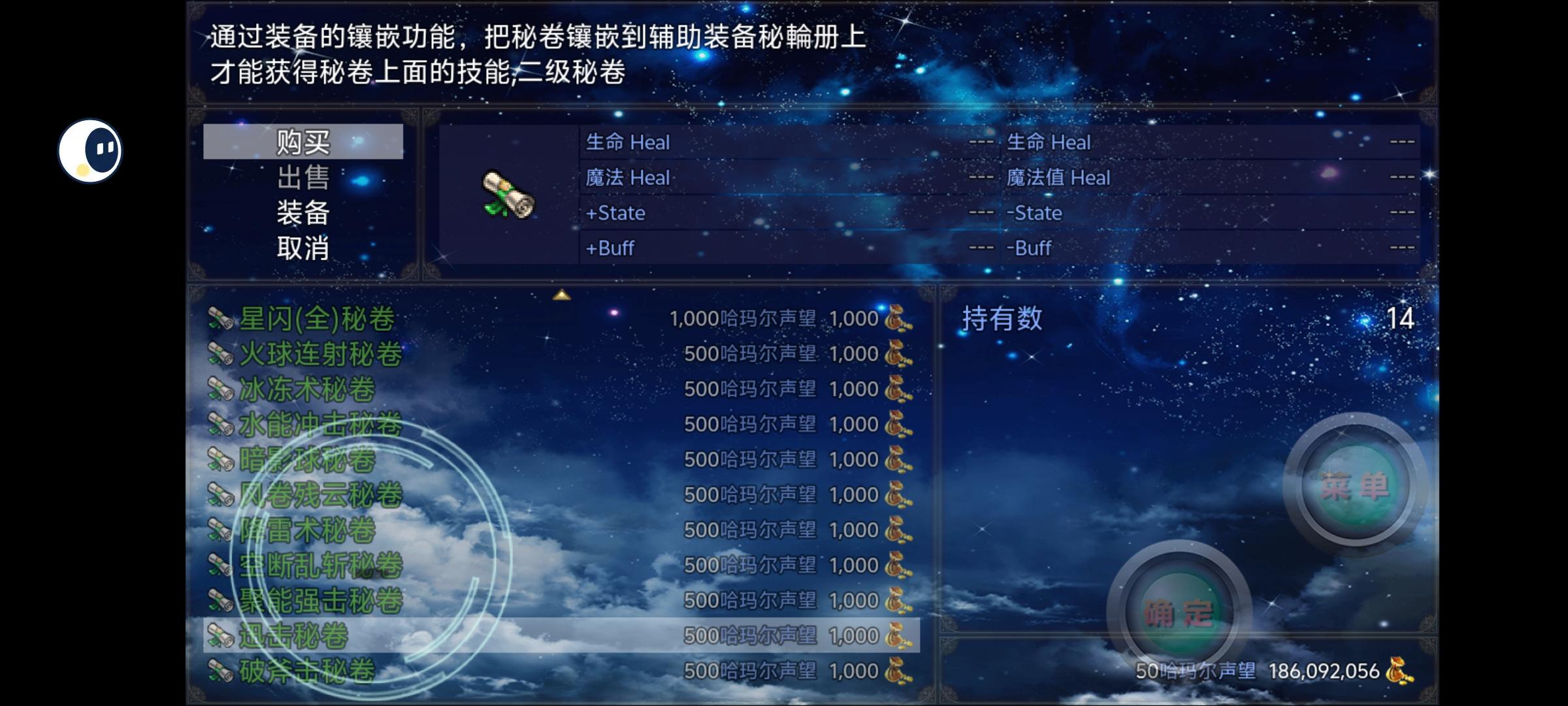
Task: Click the item preview scroll icon in the detail panel
Action: [x=508, y=195]
